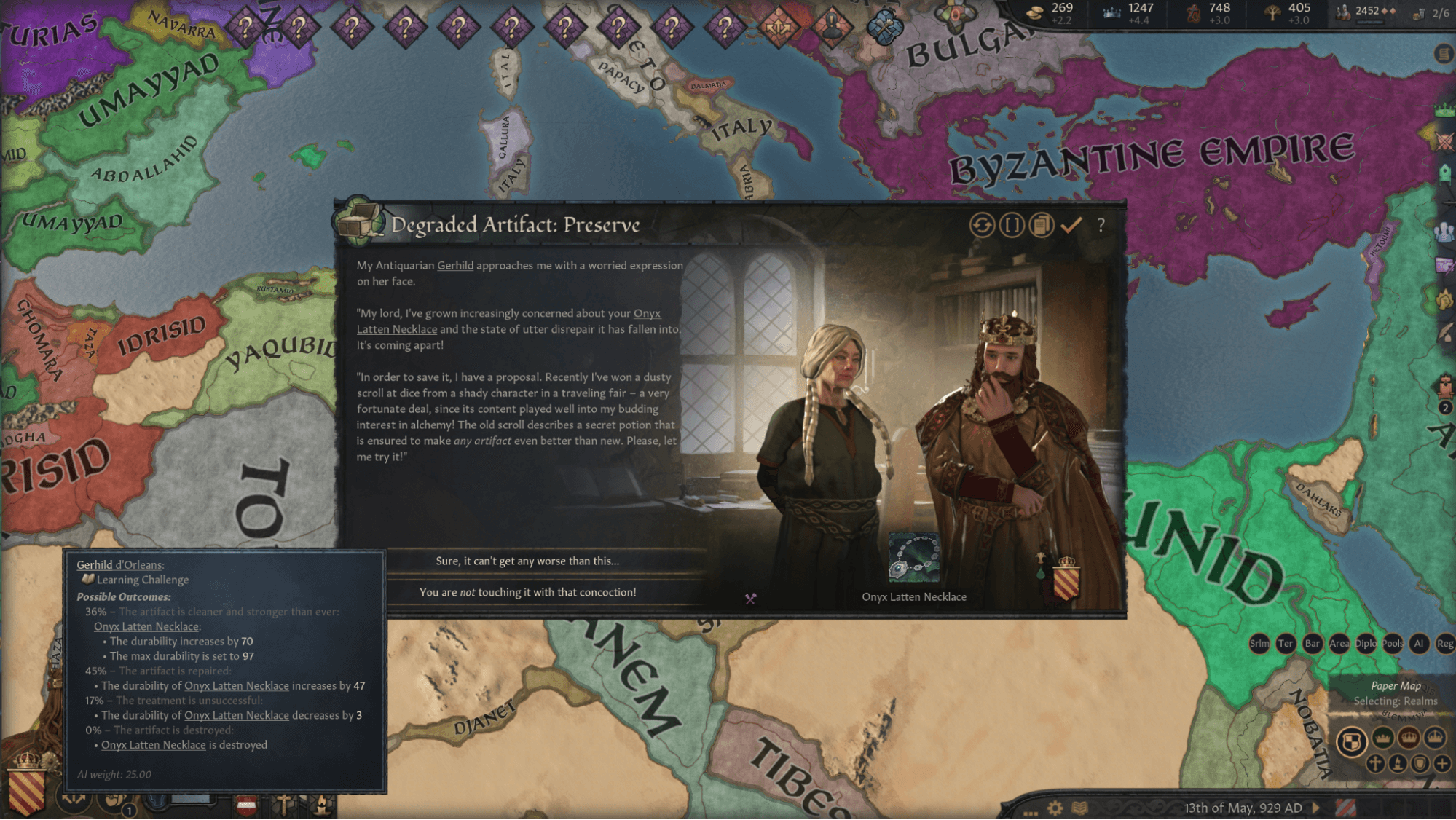1456x820 pixels.
Task: Choose "Sure, it can't get any worse than this..."
Action: coord(527,561)
